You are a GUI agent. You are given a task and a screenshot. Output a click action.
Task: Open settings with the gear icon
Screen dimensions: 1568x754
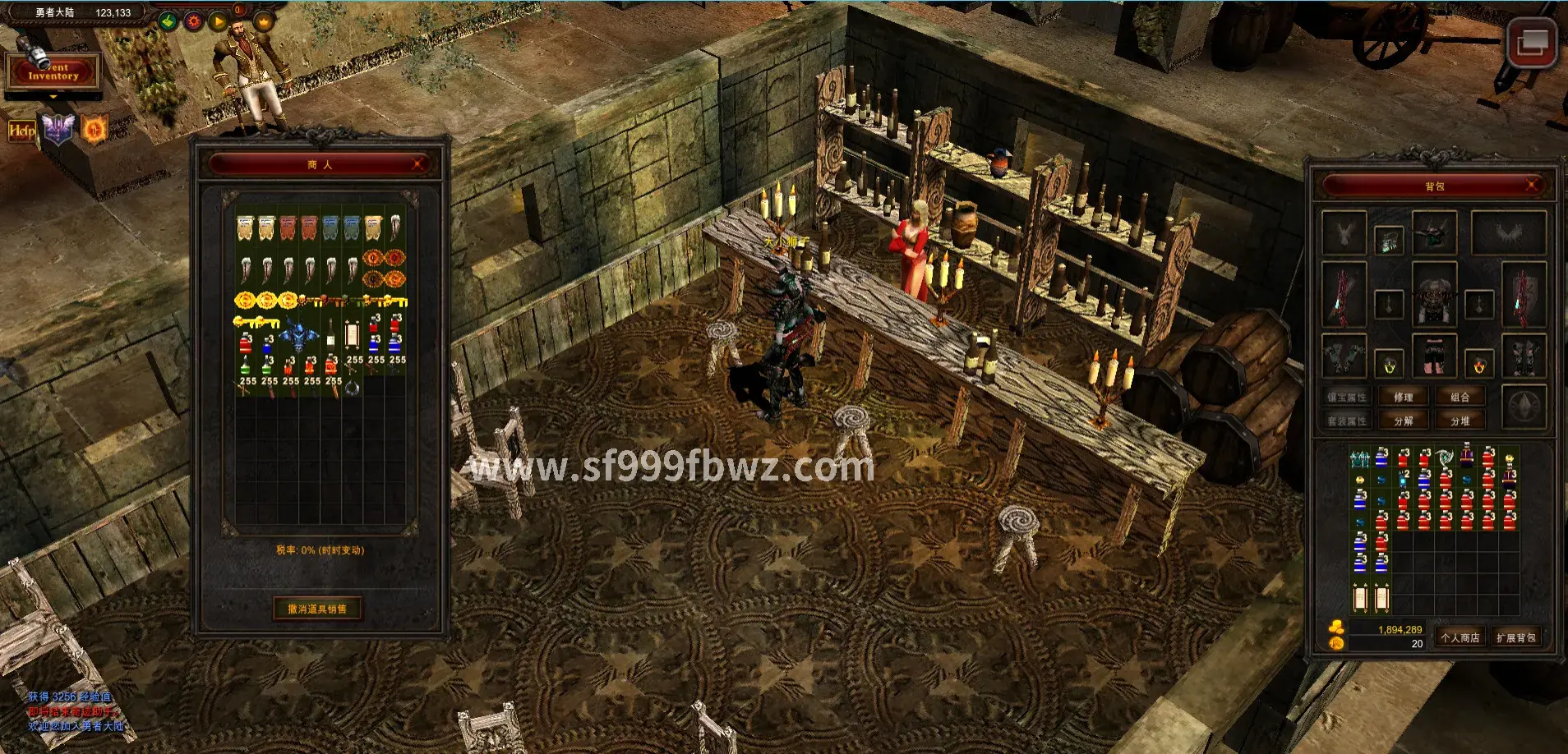coord(194,21)
